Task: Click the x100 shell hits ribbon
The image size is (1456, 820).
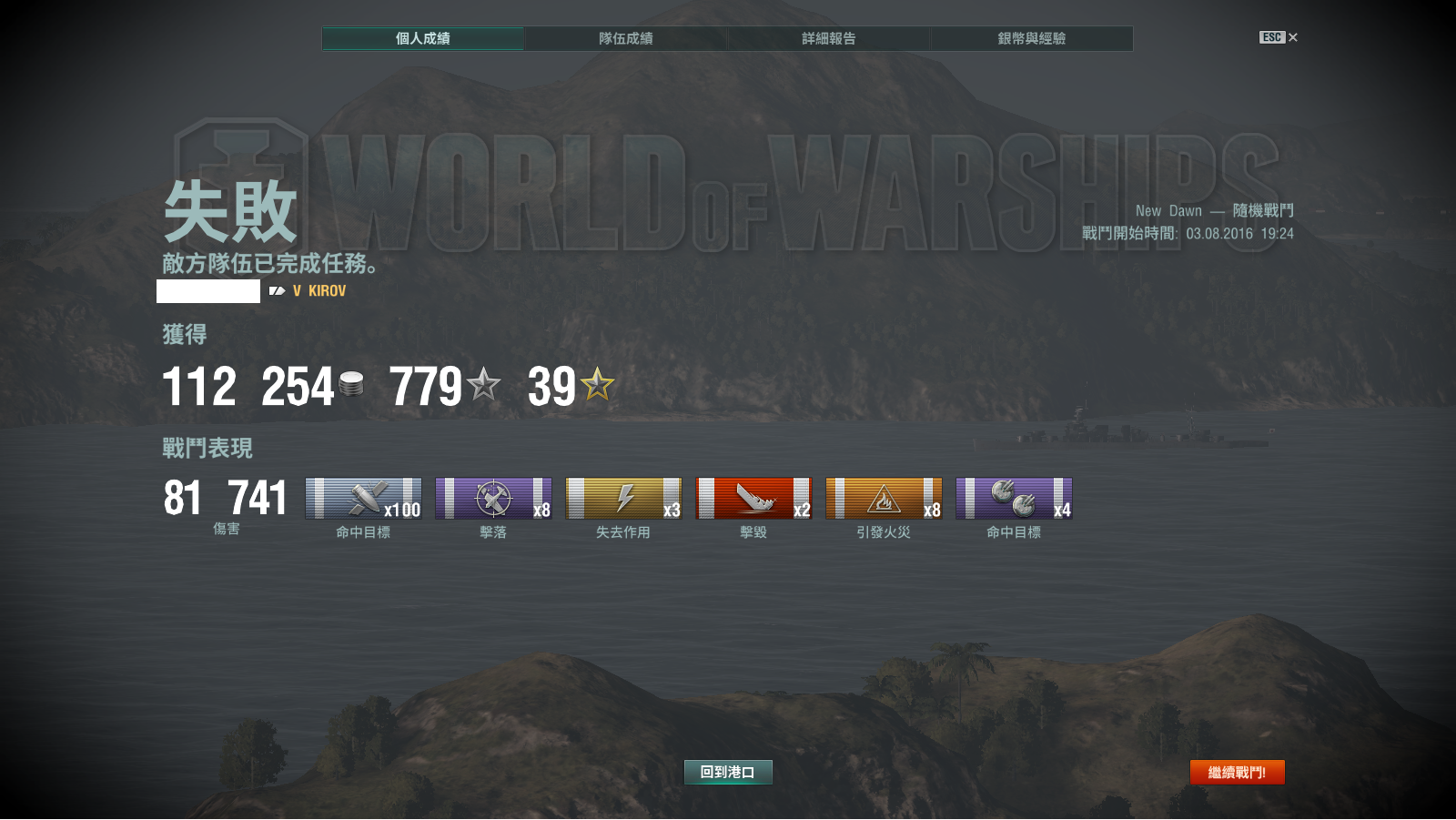Action: click(x=363, y=499)
